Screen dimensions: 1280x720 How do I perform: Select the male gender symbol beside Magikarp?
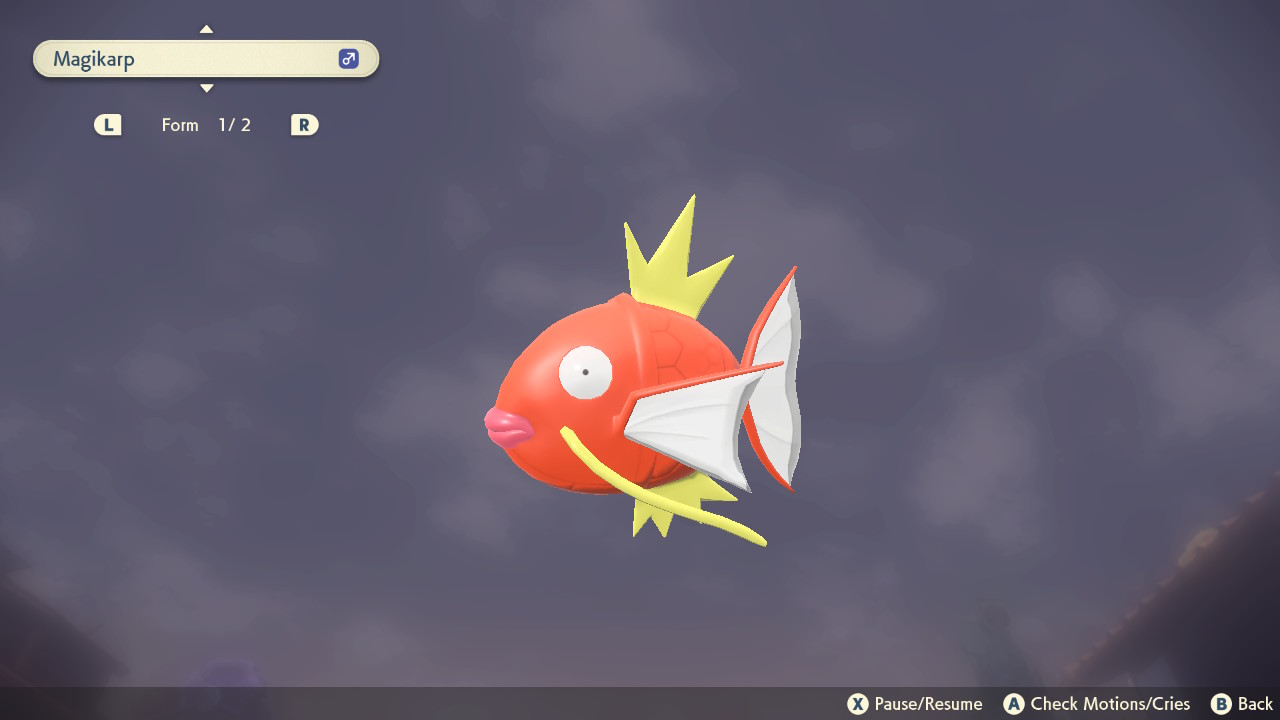point(347,58)
